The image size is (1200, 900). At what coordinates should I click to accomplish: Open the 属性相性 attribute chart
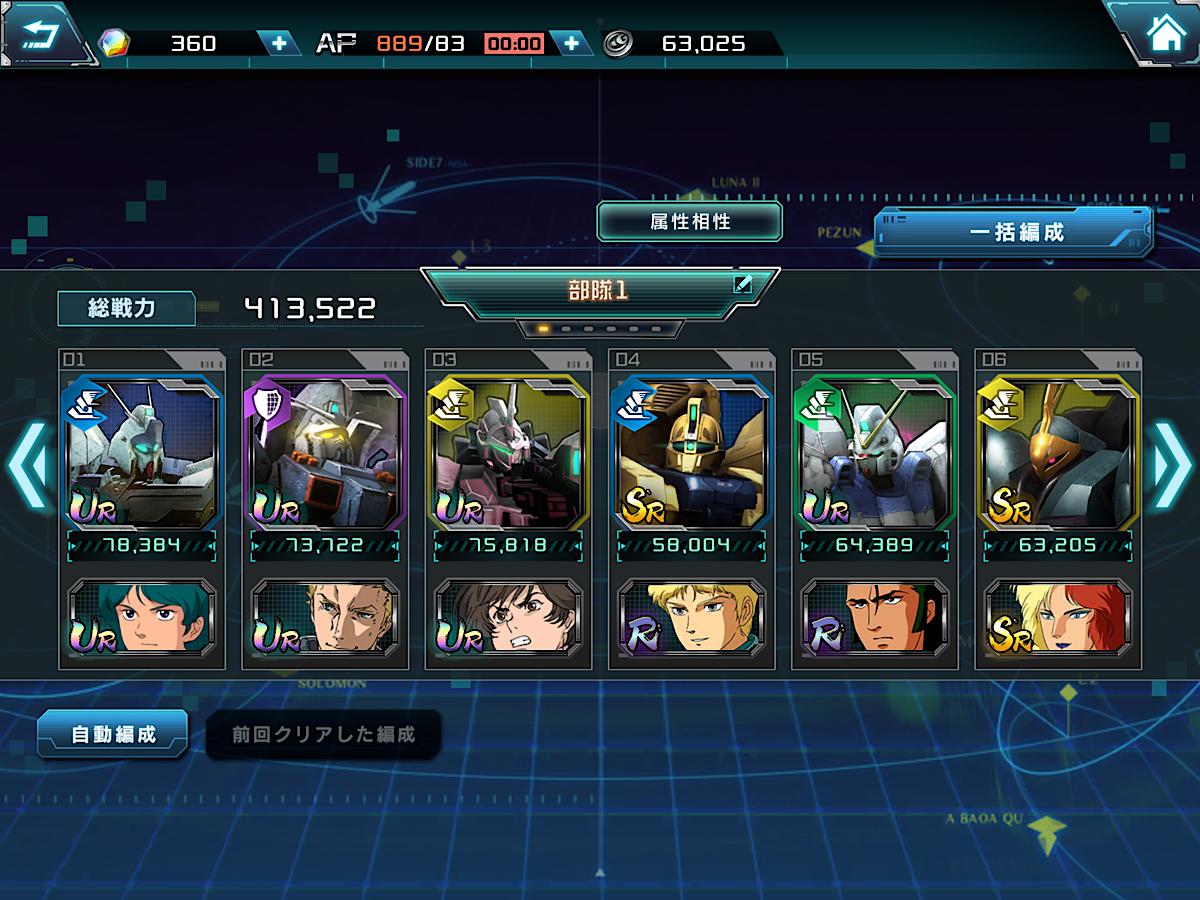tap(689, 222)
